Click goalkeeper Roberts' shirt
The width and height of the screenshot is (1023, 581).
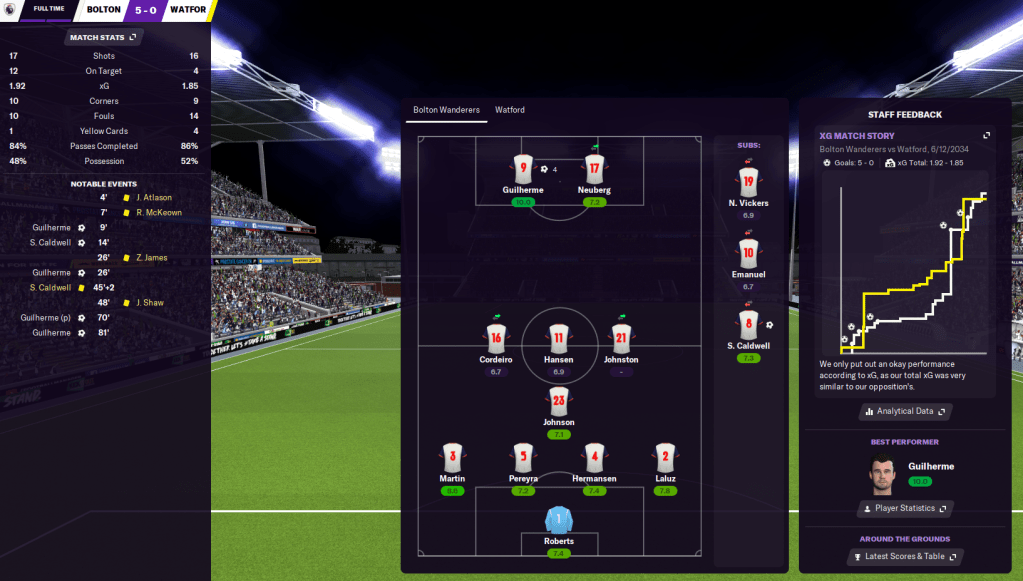point(559,522)
